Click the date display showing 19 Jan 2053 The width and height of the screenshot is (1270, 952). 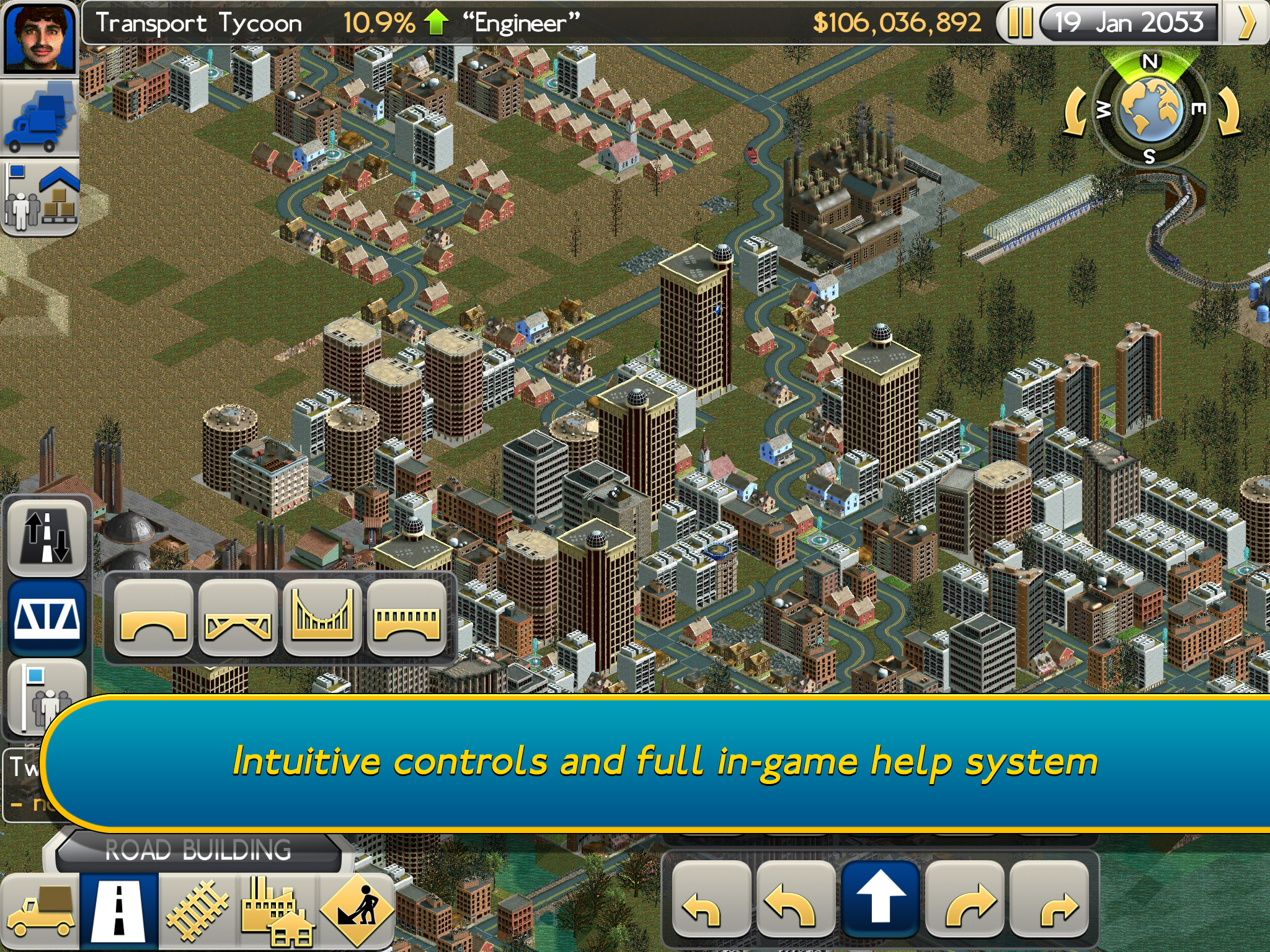pos(1130,24)
